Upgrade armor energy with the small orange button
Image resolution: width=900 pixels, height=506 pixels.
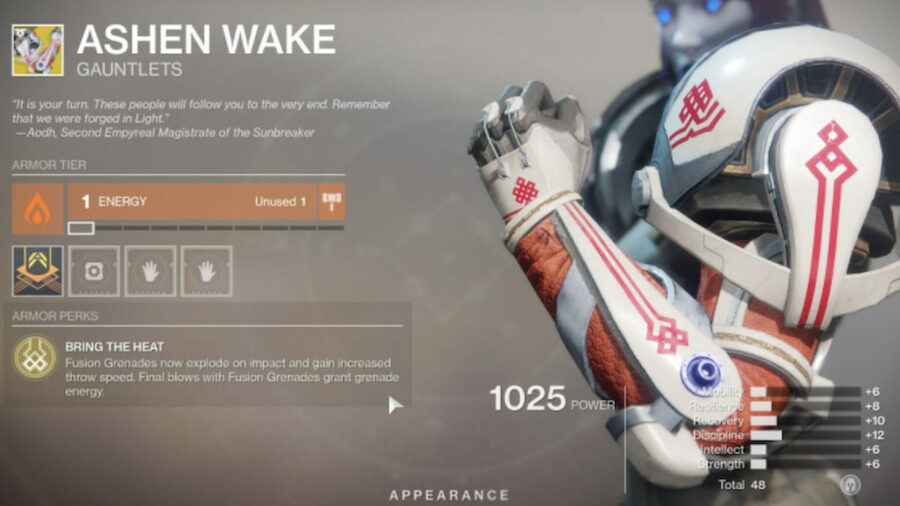[332, 202]
